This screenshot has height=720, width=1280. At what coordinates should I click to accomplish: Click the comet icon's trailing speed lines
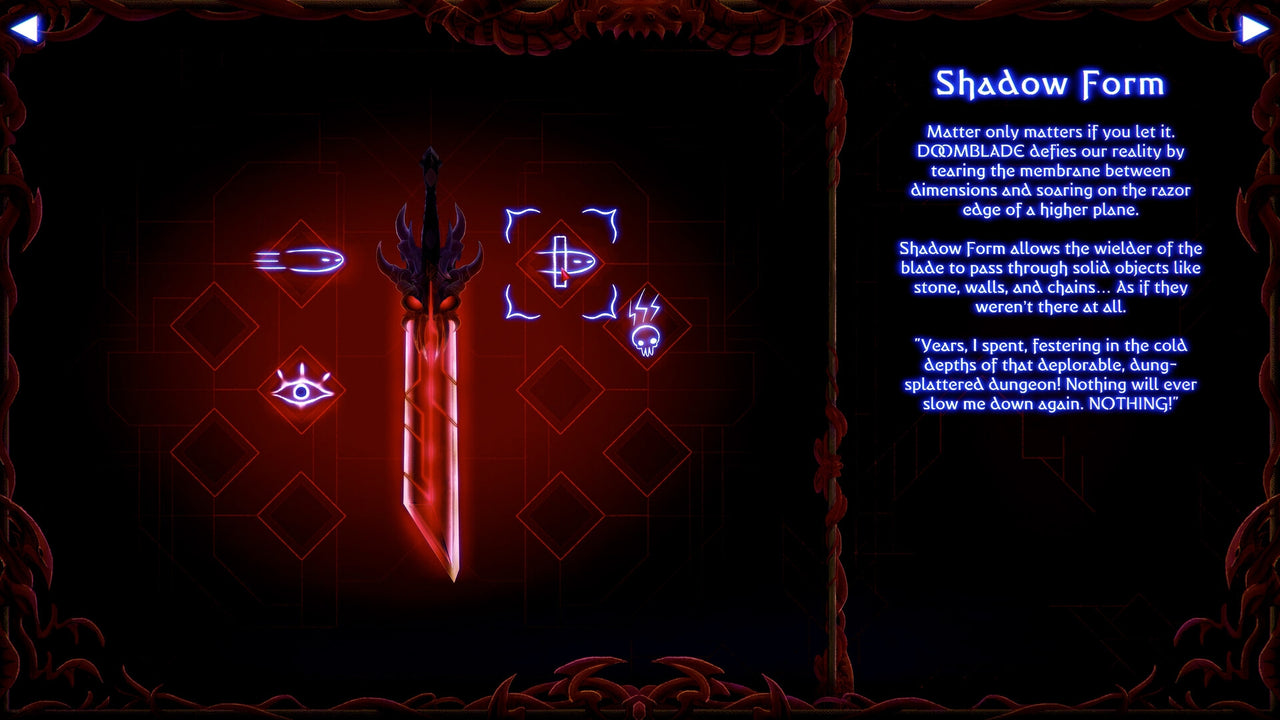click(270, 259)
